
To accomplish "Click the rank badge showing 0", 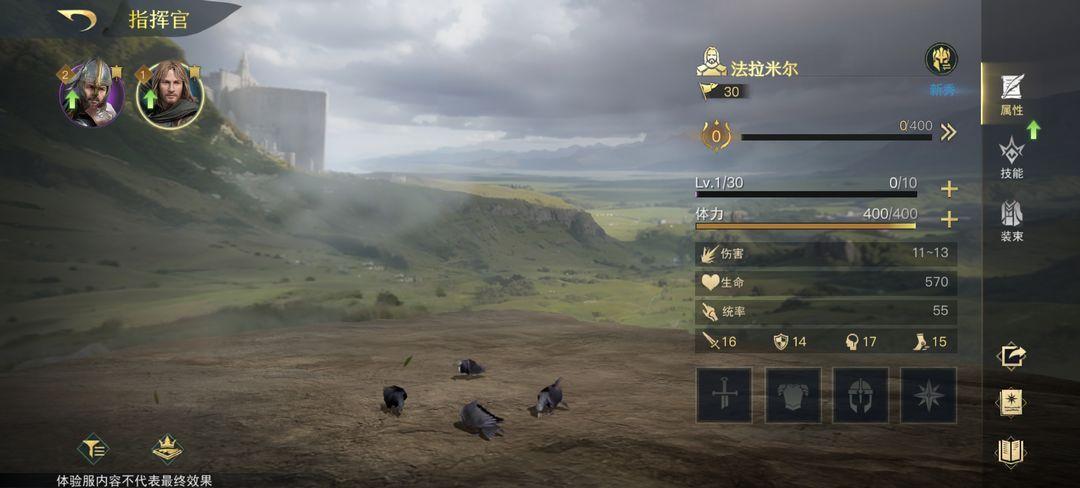I will pyautogui.click(x=715, y=134).
